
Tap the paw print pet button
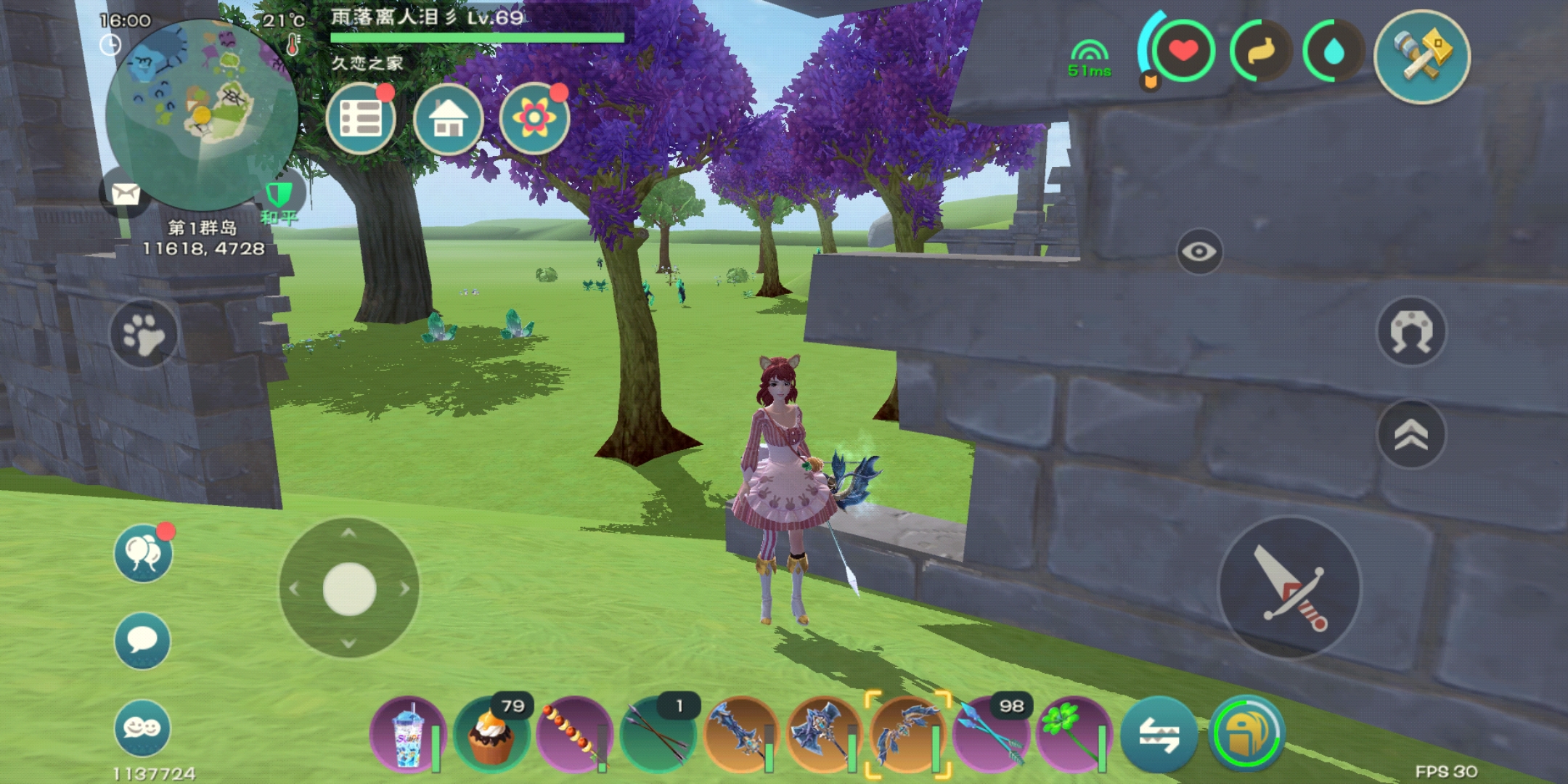(x=143, y=333)
